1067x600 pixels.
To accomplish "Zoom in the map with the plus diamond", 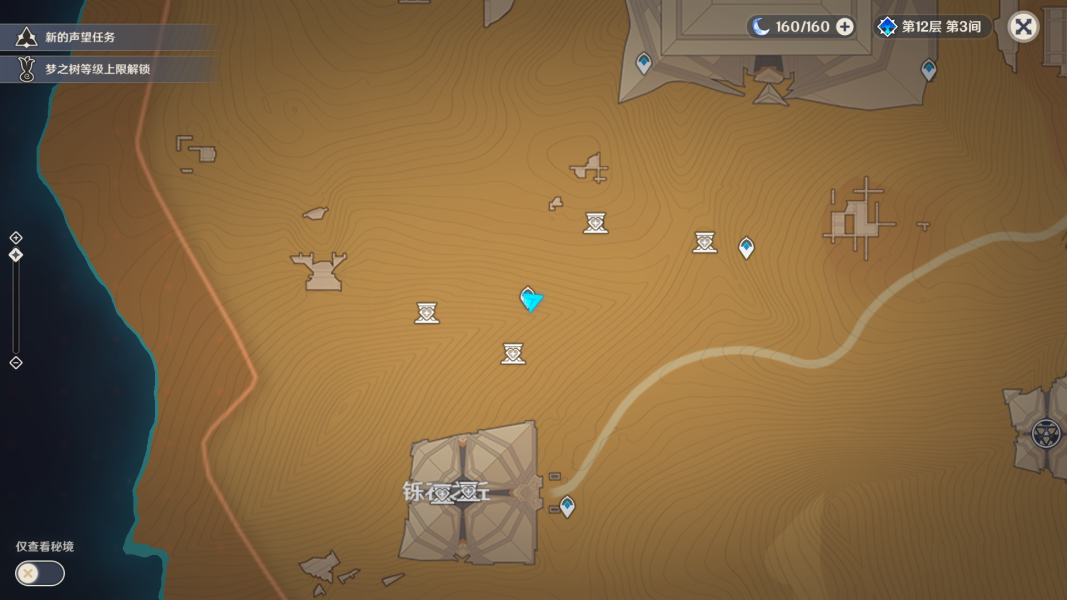I will [x=16, y=238].
